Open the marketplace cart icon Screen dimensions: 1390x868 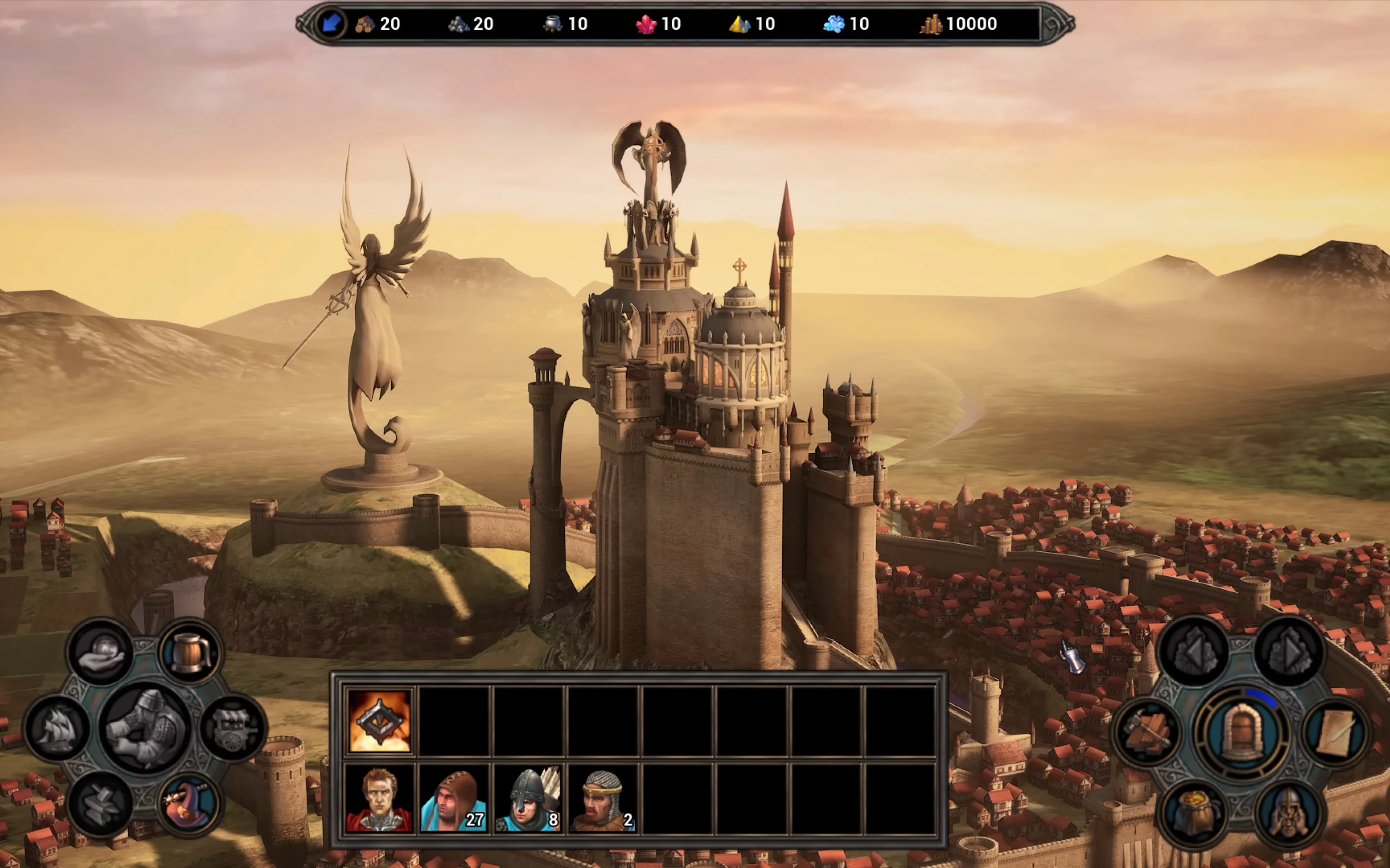[232, 728]
